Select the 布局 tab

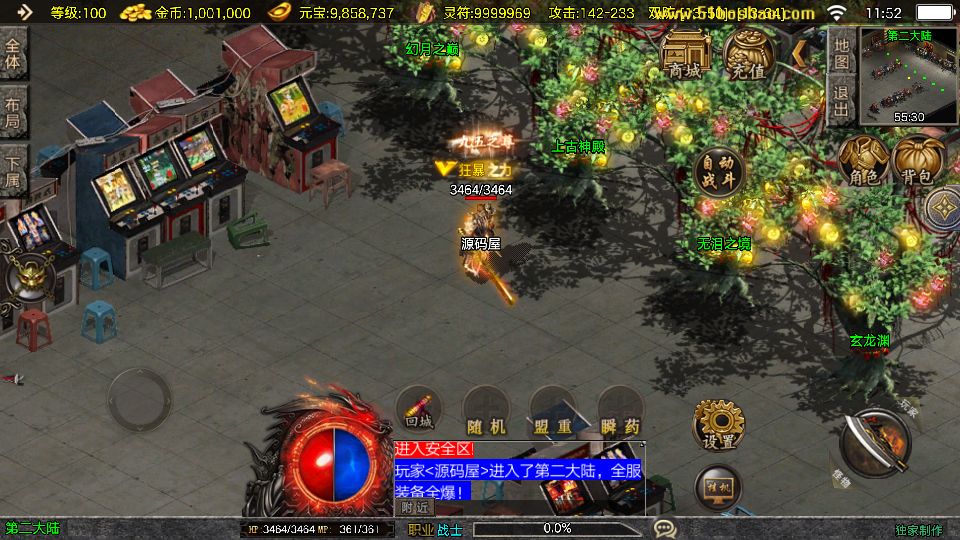[13, 111]
